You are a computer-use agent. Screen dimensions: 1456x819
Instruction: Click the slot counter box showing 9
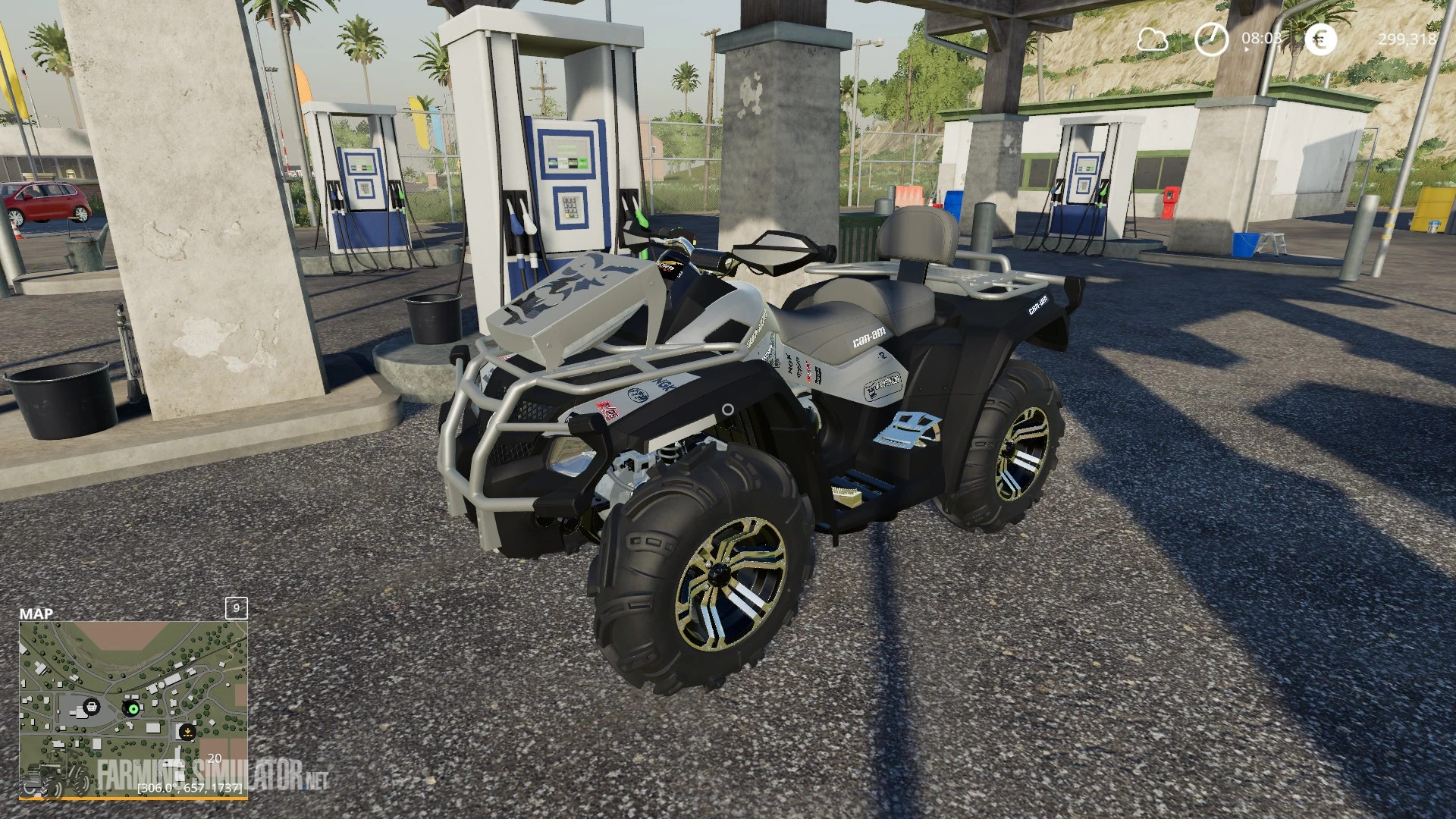(235, 609)
